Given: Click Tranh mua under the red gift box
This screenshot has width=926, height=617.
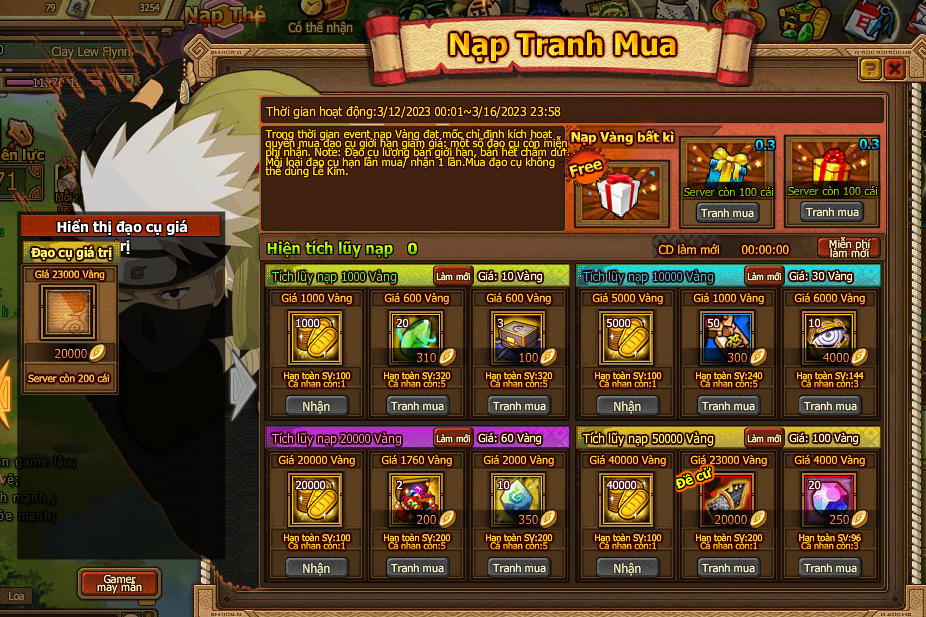Looking at the screenshot, I should pyautogui.click(x=834, y=212).
